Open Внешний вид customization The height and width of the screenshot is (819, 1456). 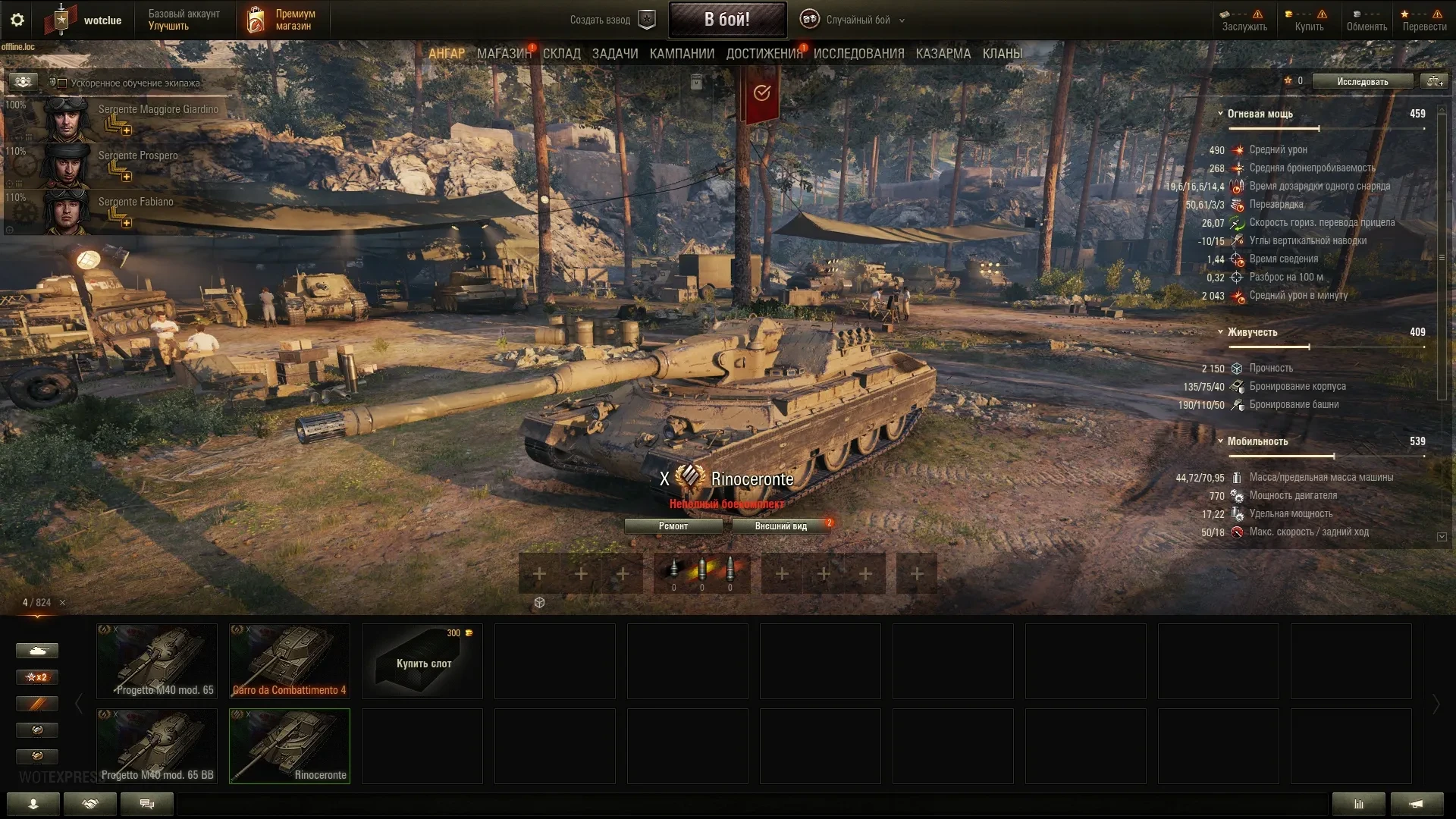point(780,526)
